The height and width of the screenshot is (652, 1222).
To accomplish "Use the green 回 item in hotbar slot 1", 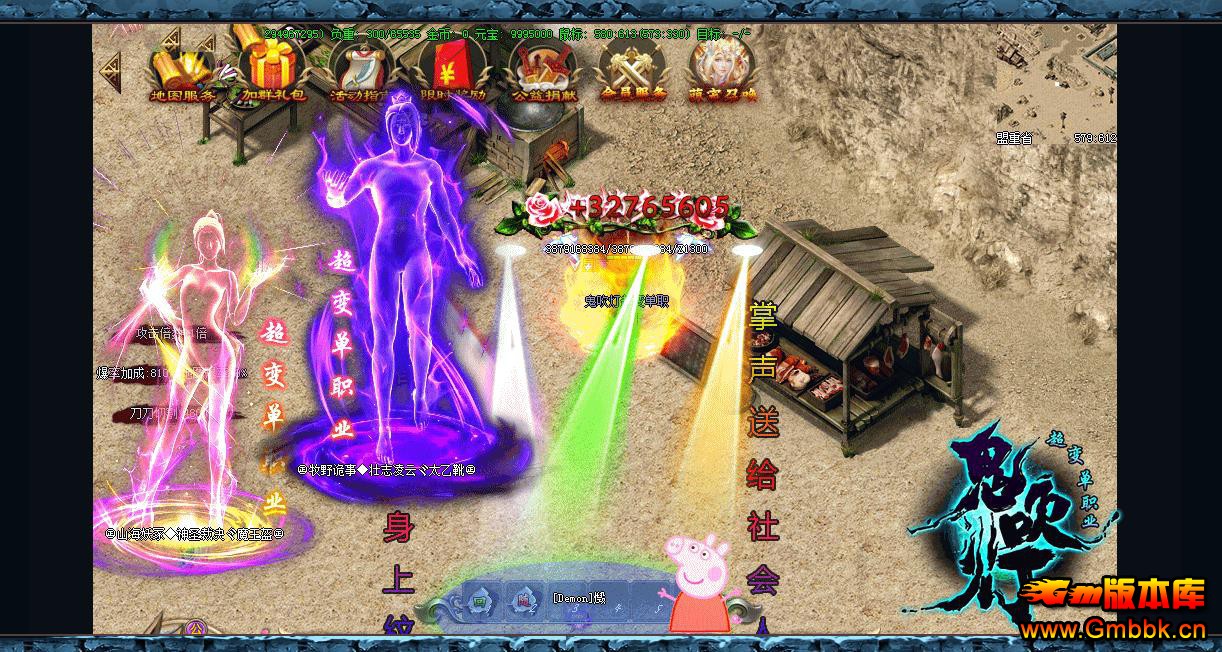I will click(x=480, y=601).
